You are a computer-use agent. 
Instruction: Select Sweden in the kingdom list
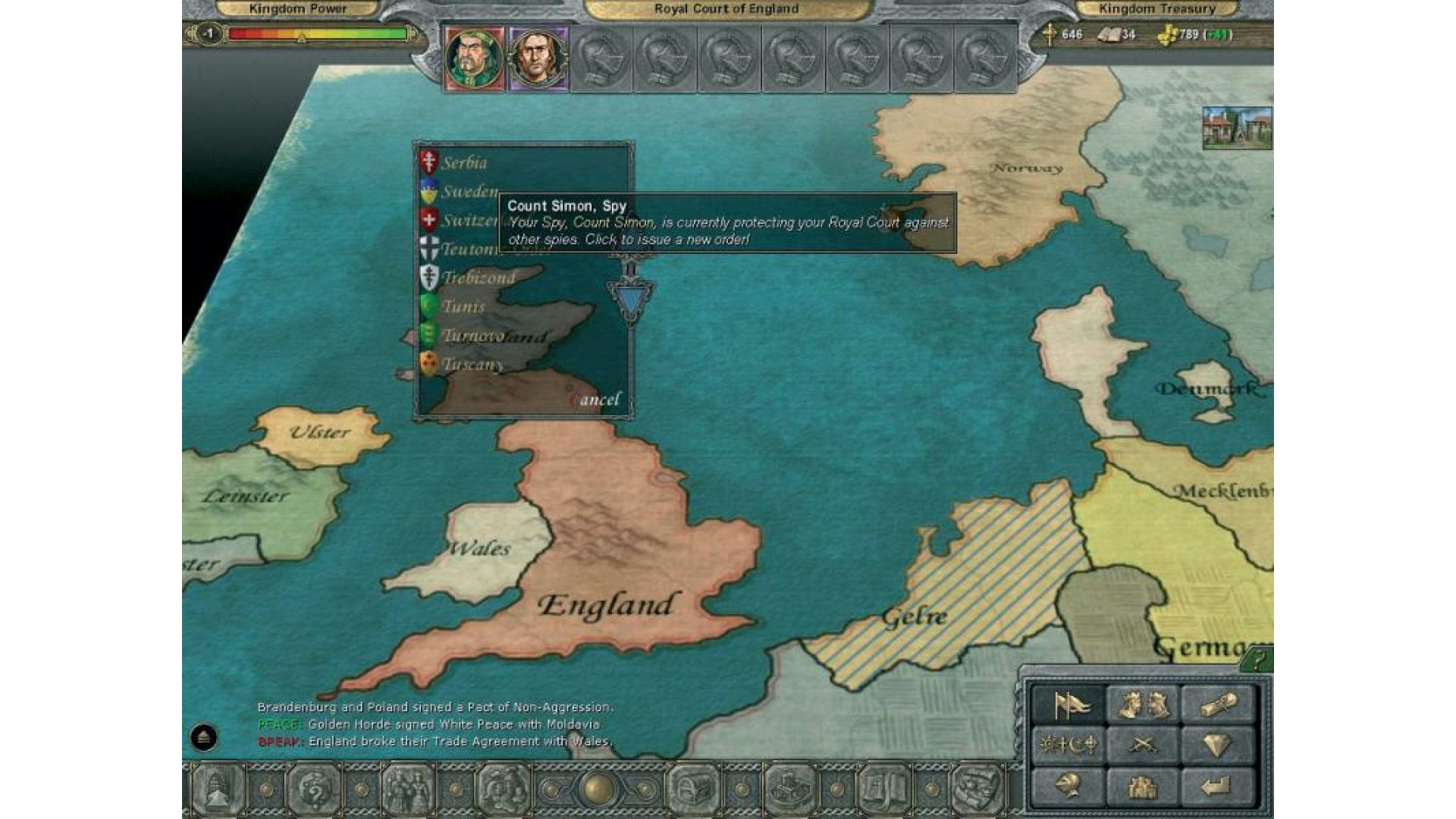(469, 192)
